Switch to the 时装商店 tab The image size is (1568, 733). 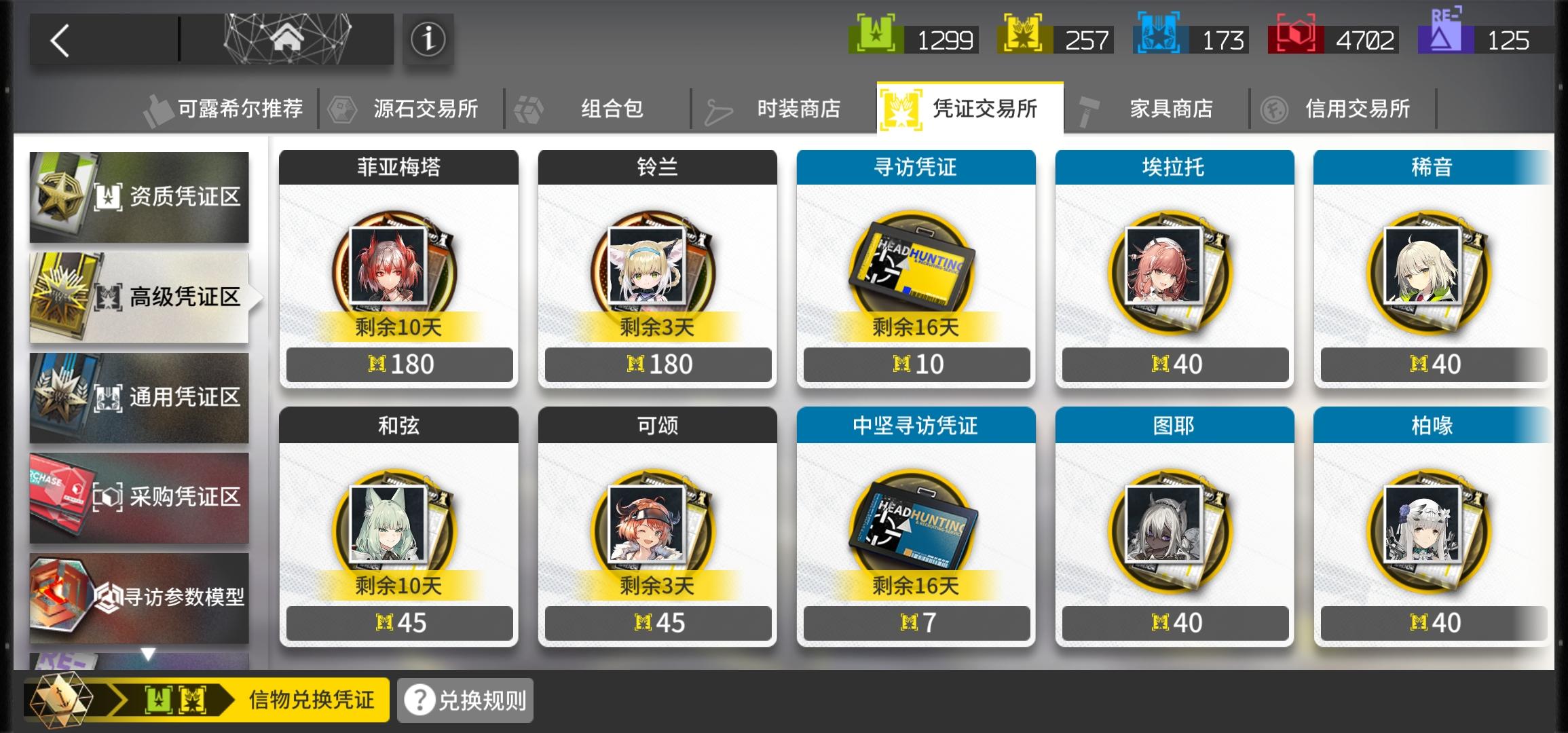[x=799, y=107]
